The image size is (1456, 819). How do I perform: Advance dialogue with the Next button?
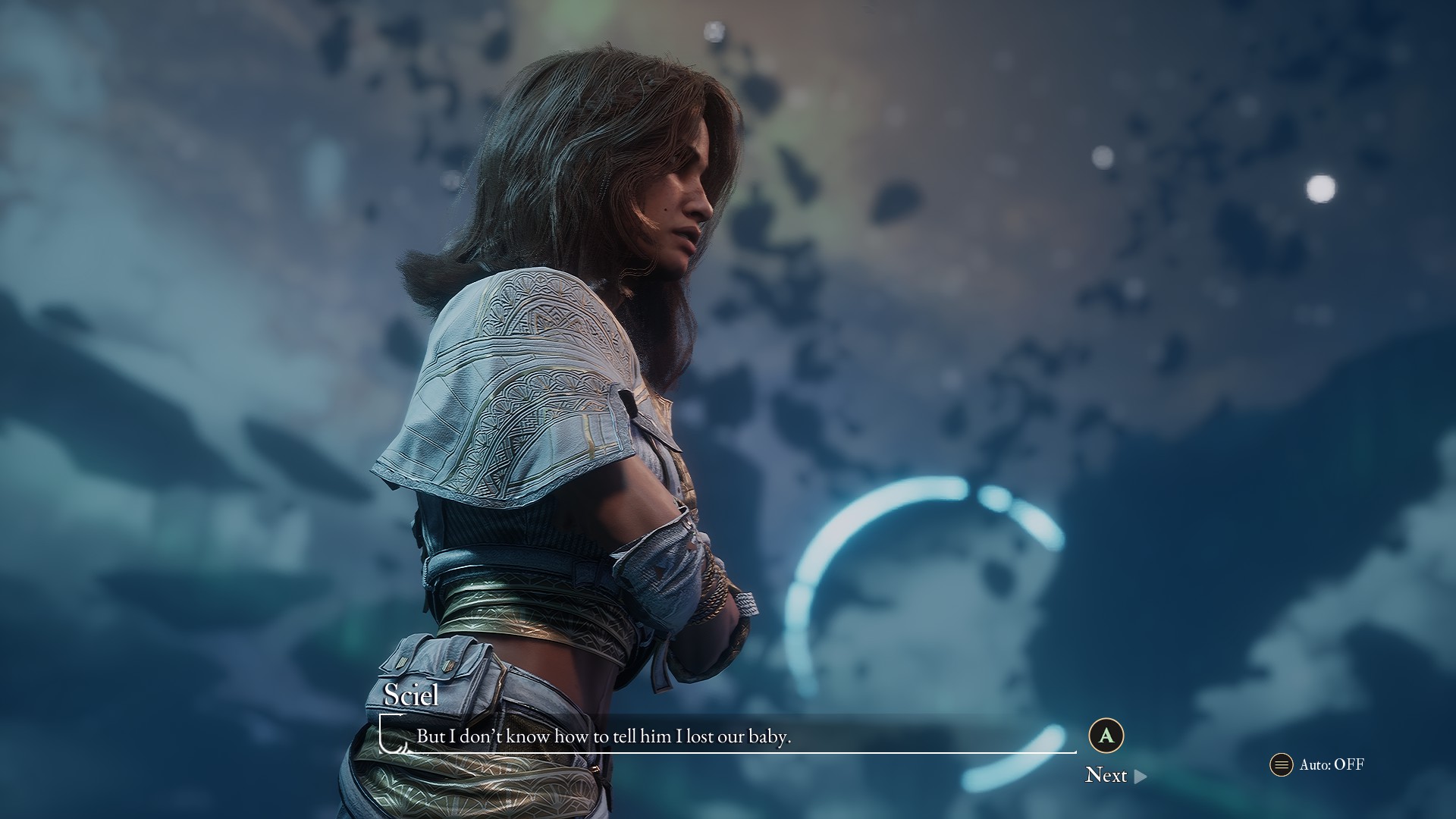[1115, 775]
